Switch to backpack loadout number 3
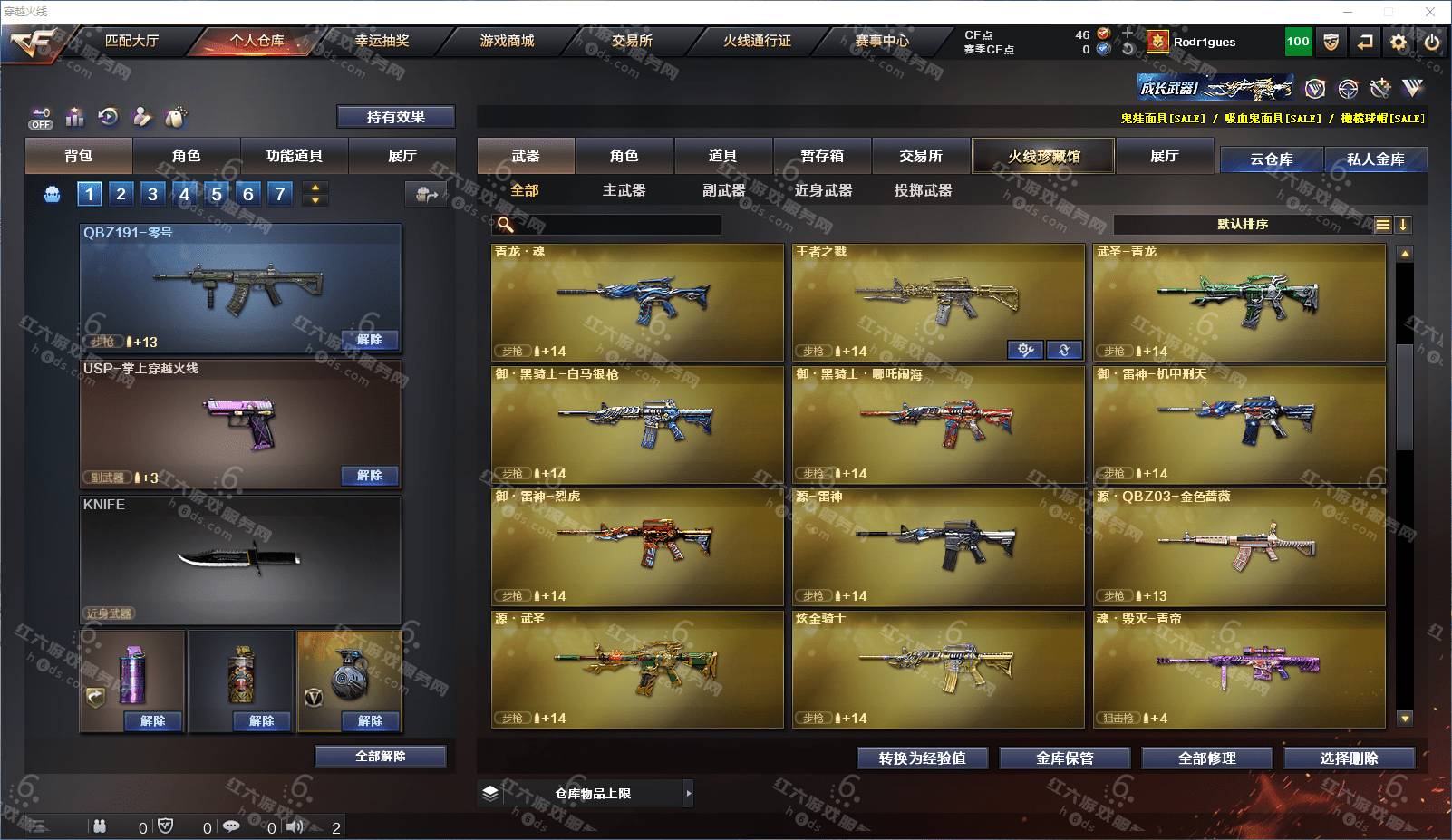1452x840 pixels. (x=152, y=194)
